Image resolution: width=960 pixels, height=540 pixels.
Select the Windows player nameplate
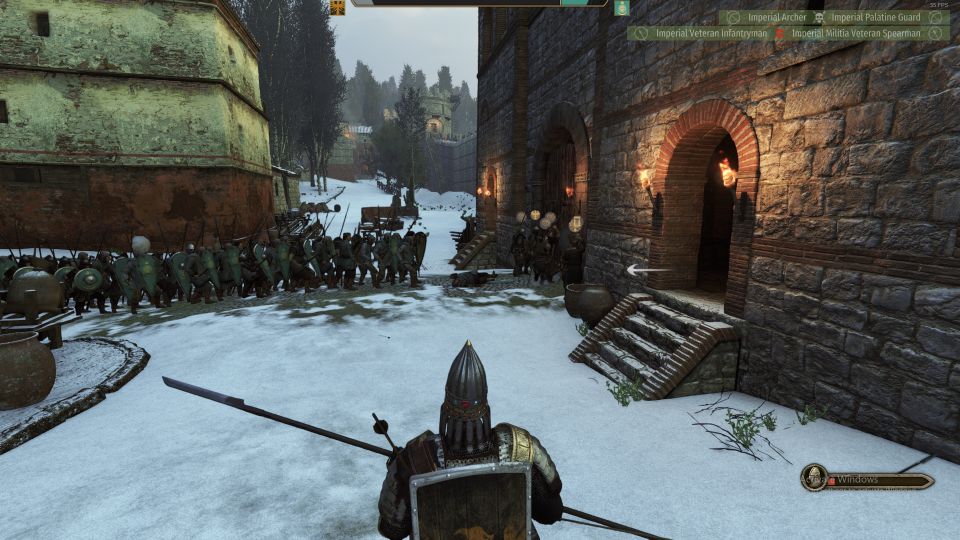[880, 480]
